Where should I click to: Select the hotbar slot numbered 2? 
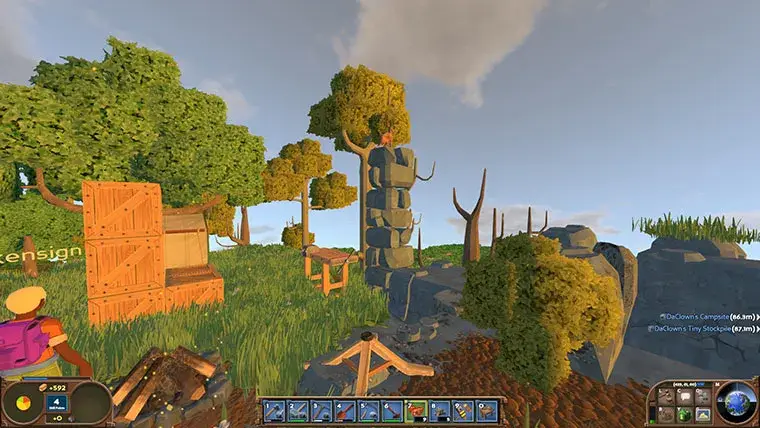pos(298,410)
